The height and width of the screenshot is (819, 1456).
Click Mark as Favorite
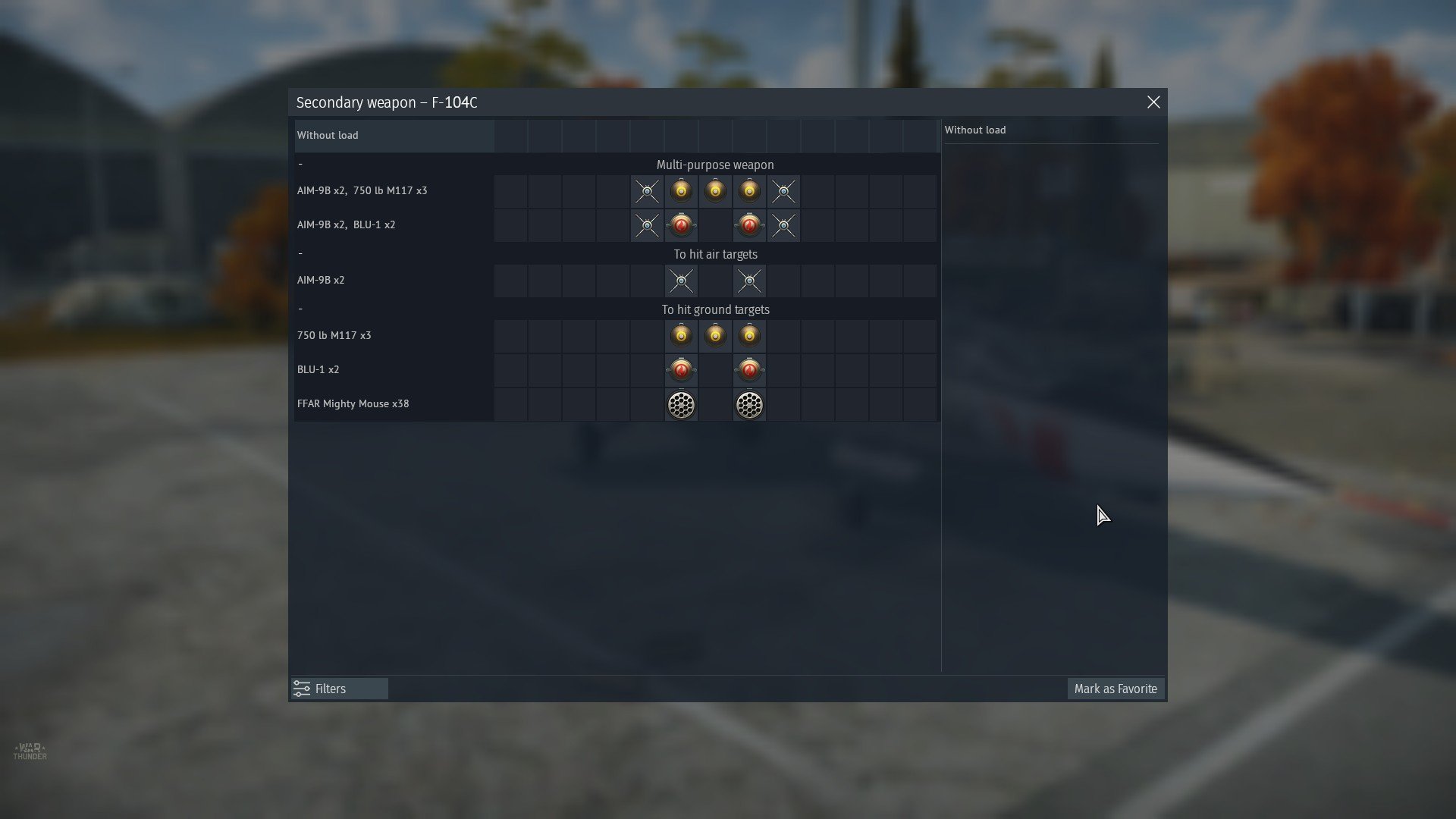(1116, 689)
